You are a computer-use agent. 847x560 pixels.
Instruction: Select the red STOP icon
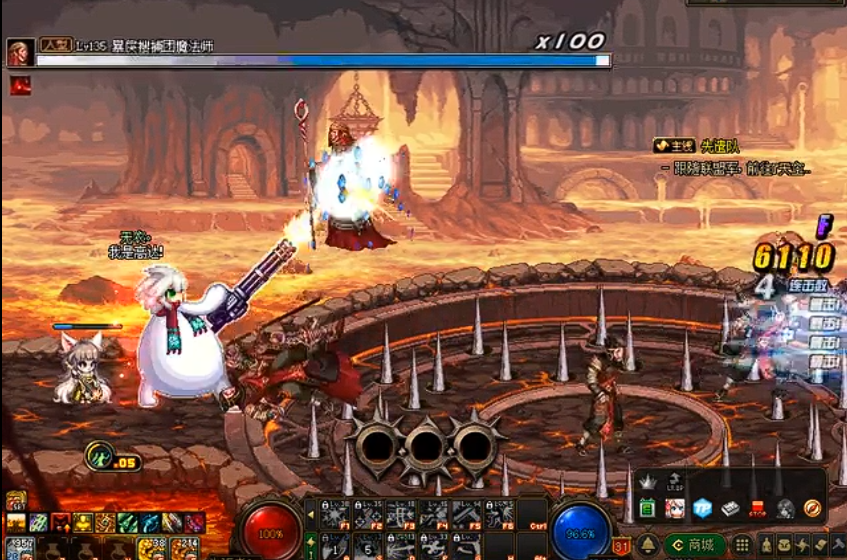point(758,508)
